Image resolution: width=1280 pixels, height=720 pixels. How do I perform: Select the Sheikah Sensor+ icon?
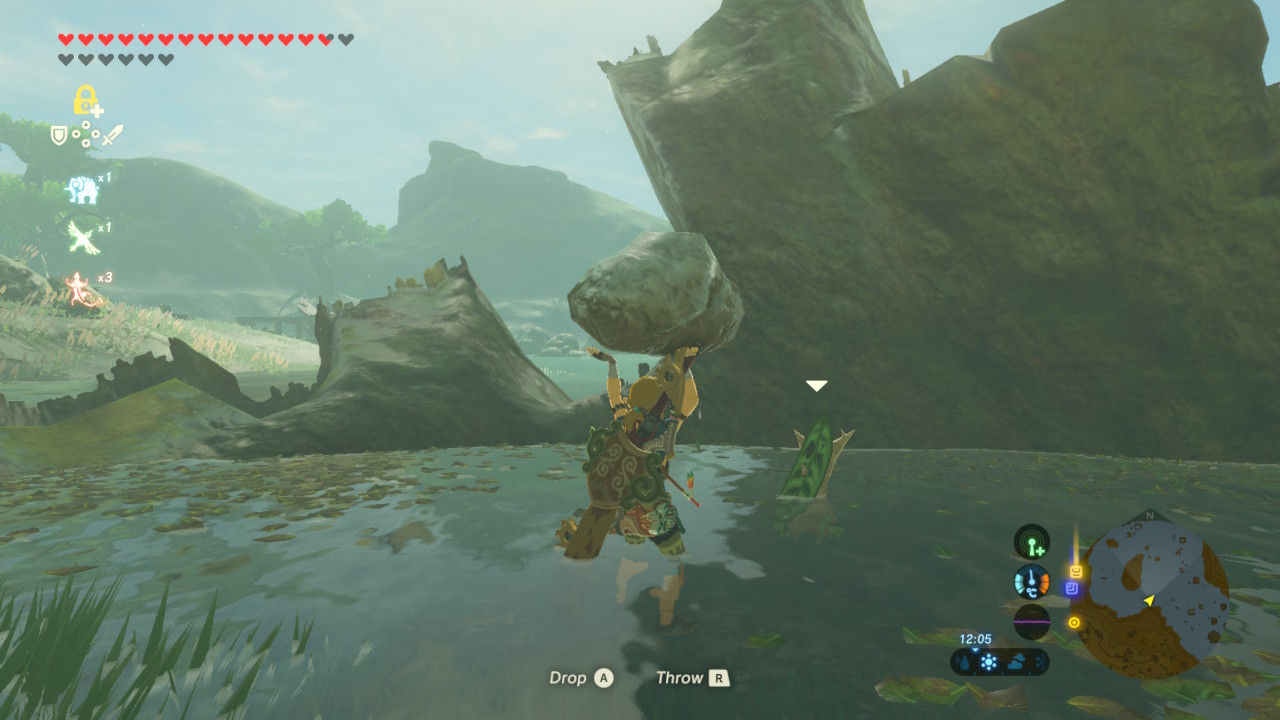tap(1031, 542)
